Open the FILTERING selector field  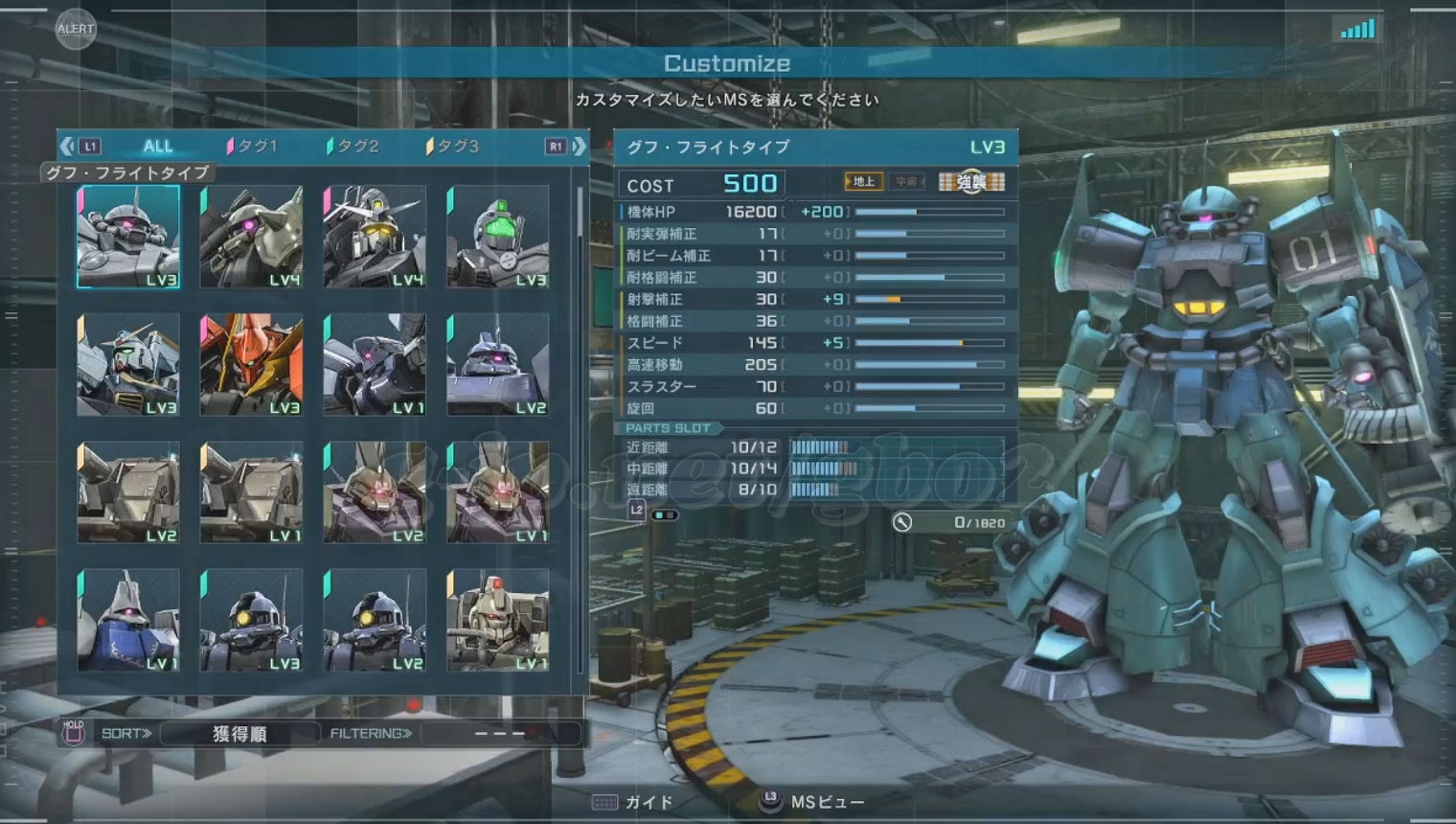click(x=500, y=734)
